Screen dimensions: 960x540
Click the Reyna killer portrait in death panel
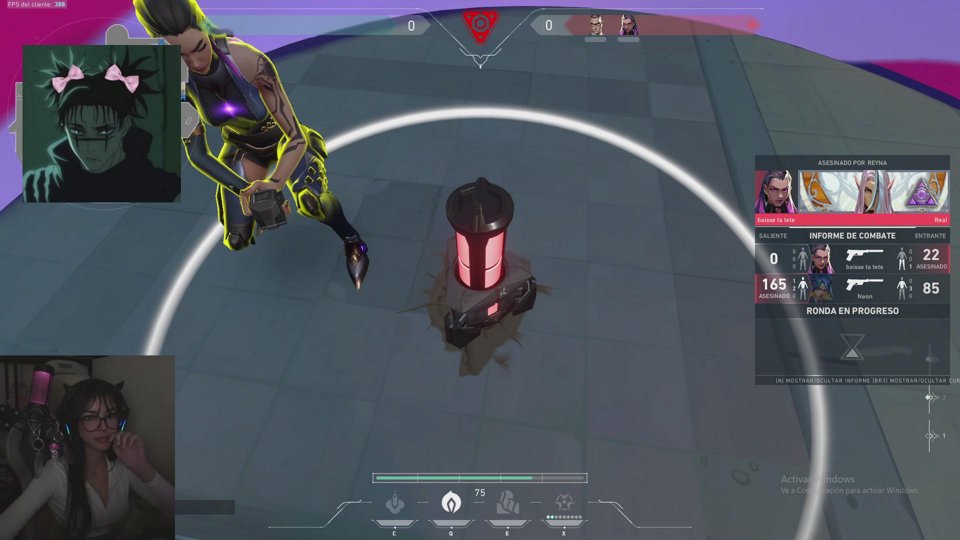(x=774, y=191)
